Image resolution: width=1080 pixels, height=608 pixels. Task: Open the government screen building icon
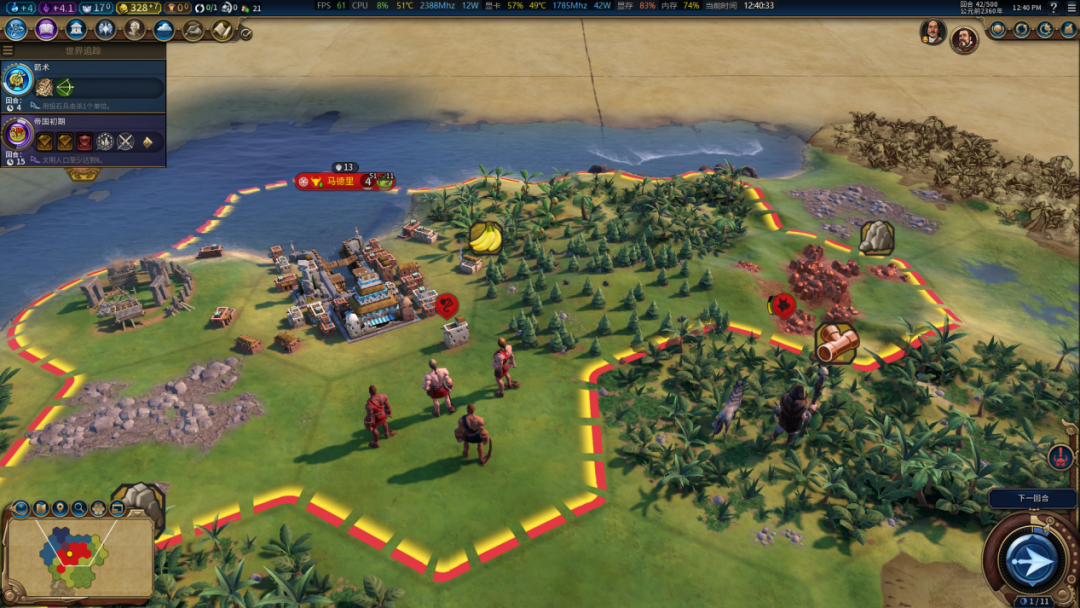click(75, 29)
